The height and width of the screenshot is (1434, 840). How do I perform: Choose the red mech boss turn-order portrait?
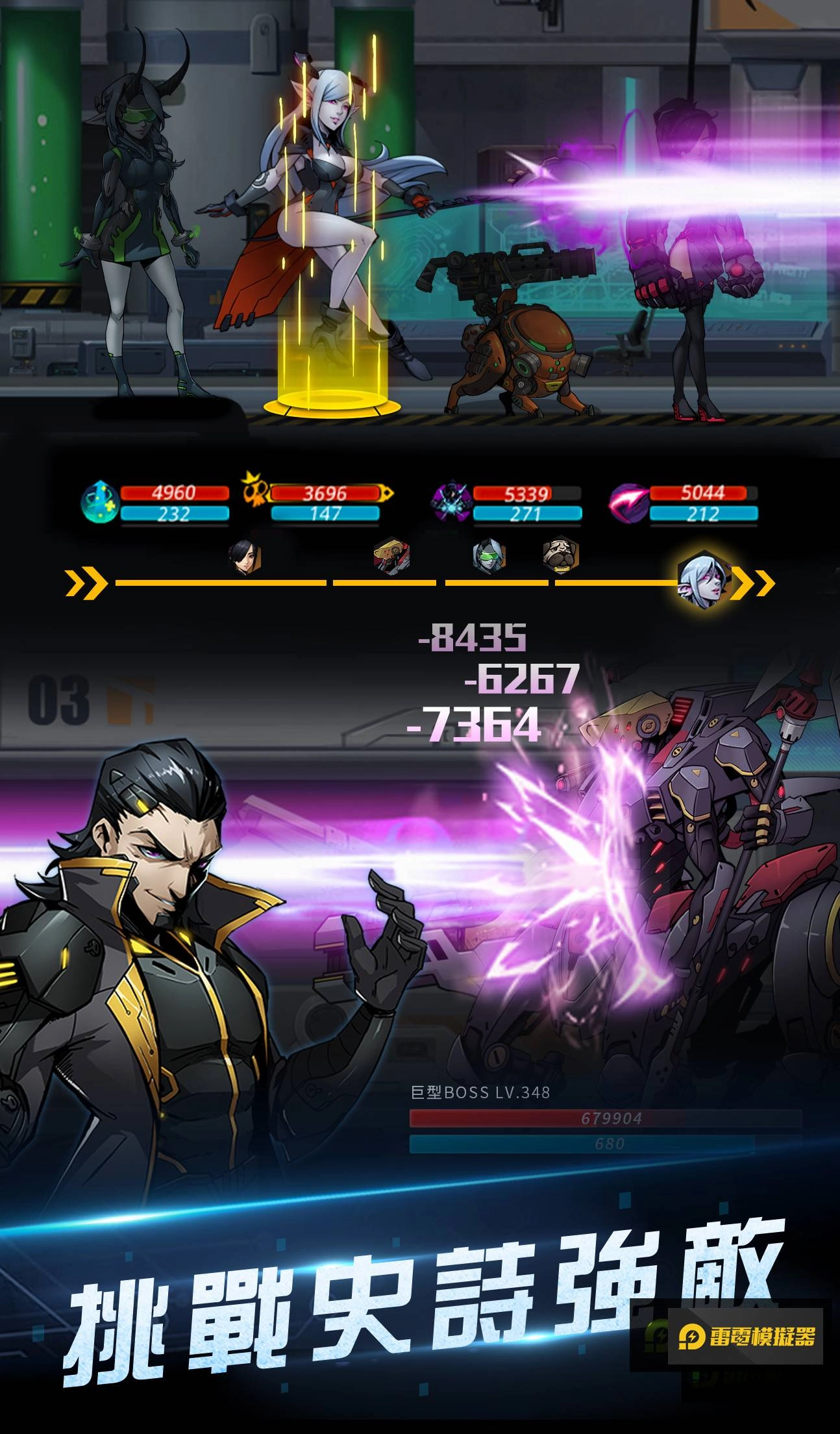pyautogui.click(x=391, y=557)
